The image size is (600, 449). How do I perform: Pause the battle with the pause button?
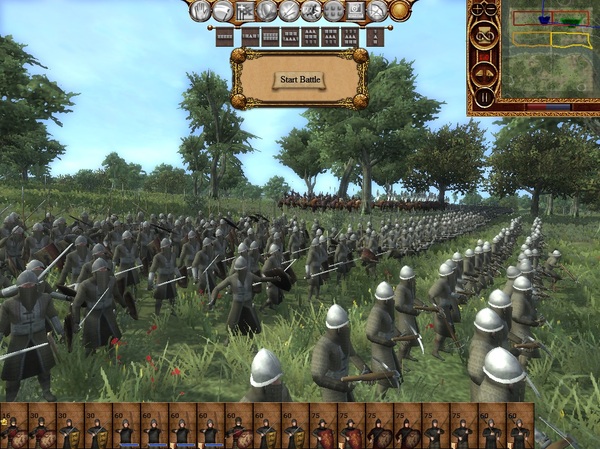pyautogui.click(x=485, y=97)
